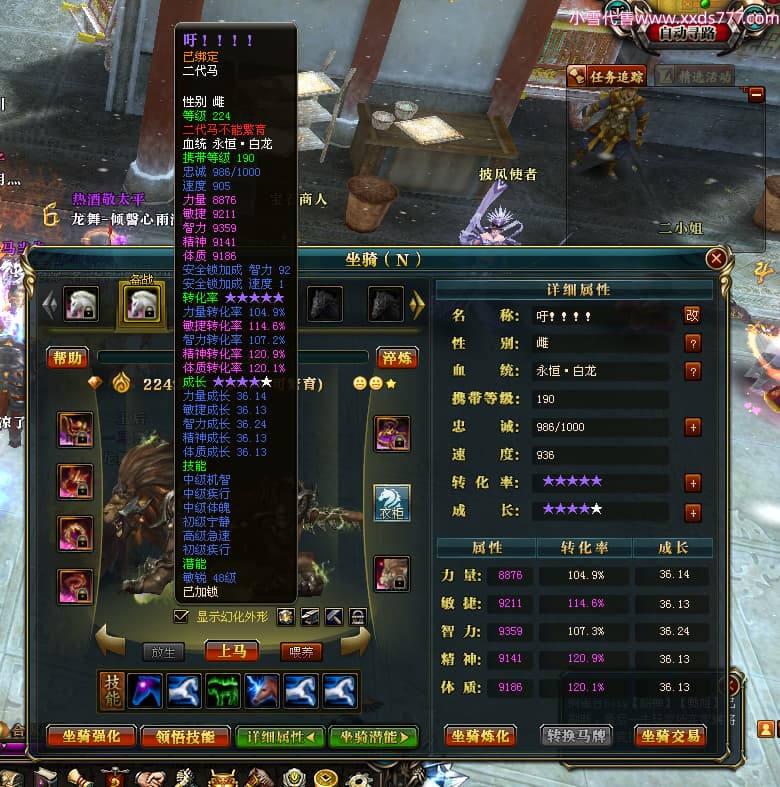Show the 坐骑潜能 mount potential panel
Image resolution: width=780 pixels, height=787 pixels.
pyautogui.click(x=373, y=737)
